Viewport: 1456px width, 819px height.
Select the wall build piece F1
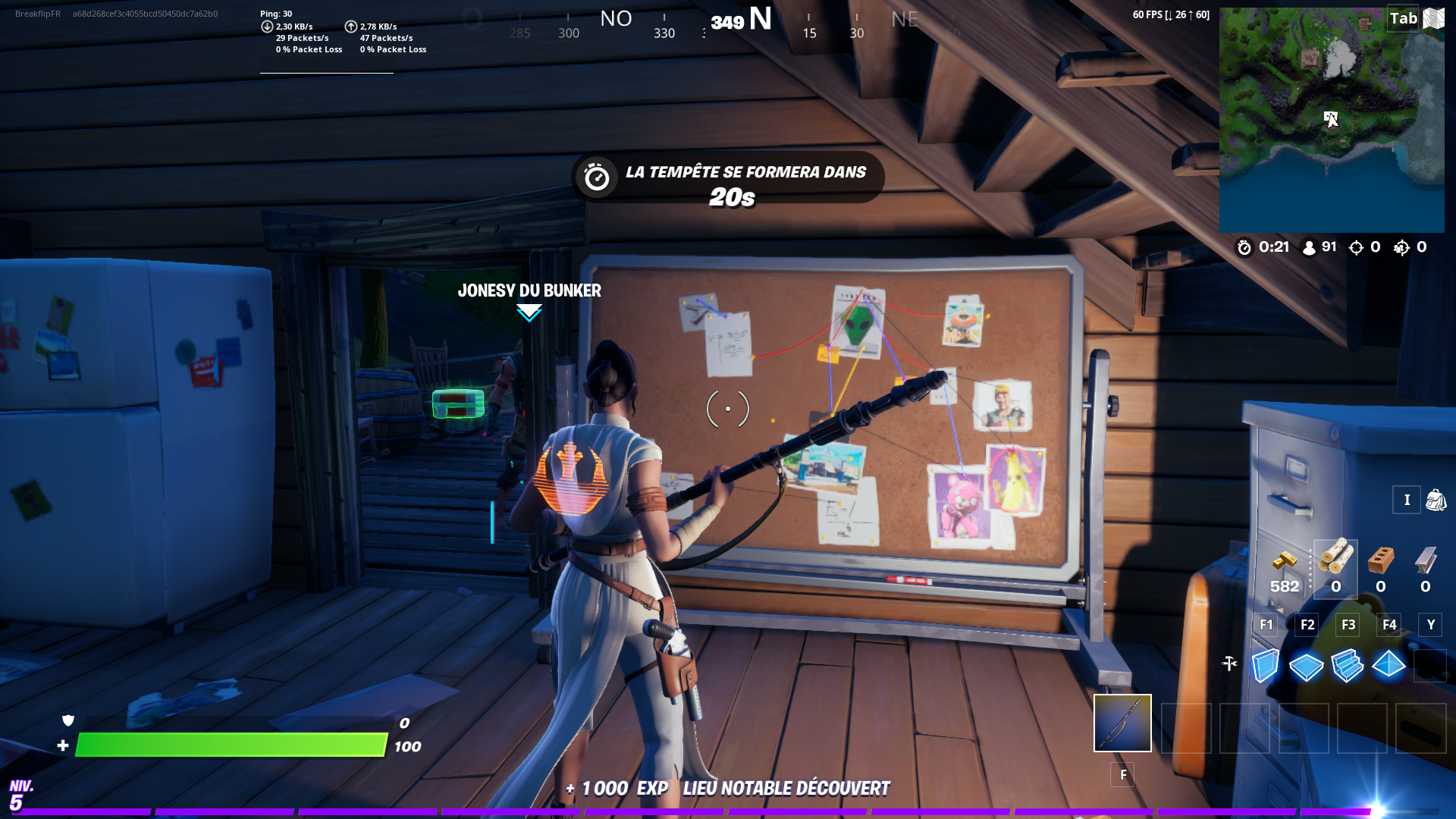tap(1266, 665)
